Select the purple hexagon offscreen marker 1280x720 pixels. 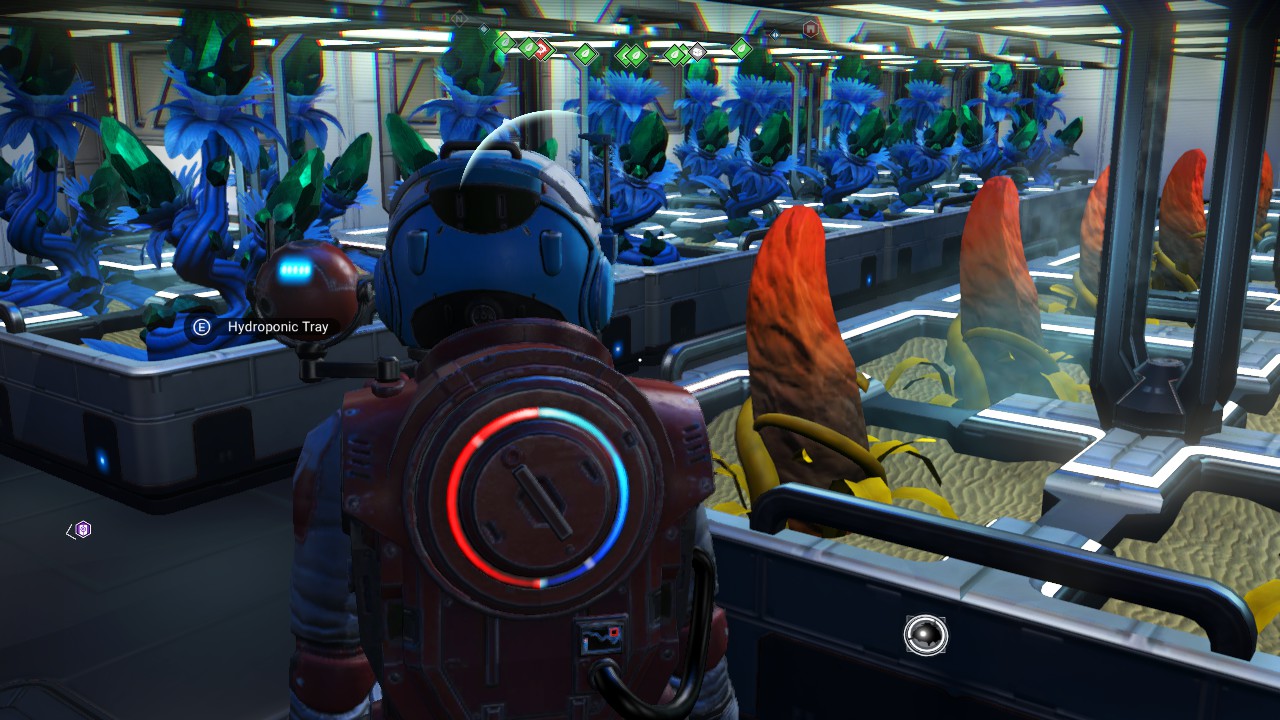(x=83, y=530)
